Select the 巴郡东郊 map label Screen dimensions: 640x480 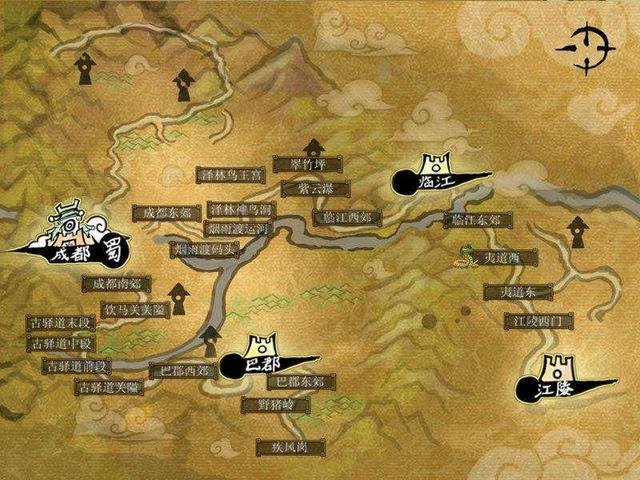click(x=300, y=382)
